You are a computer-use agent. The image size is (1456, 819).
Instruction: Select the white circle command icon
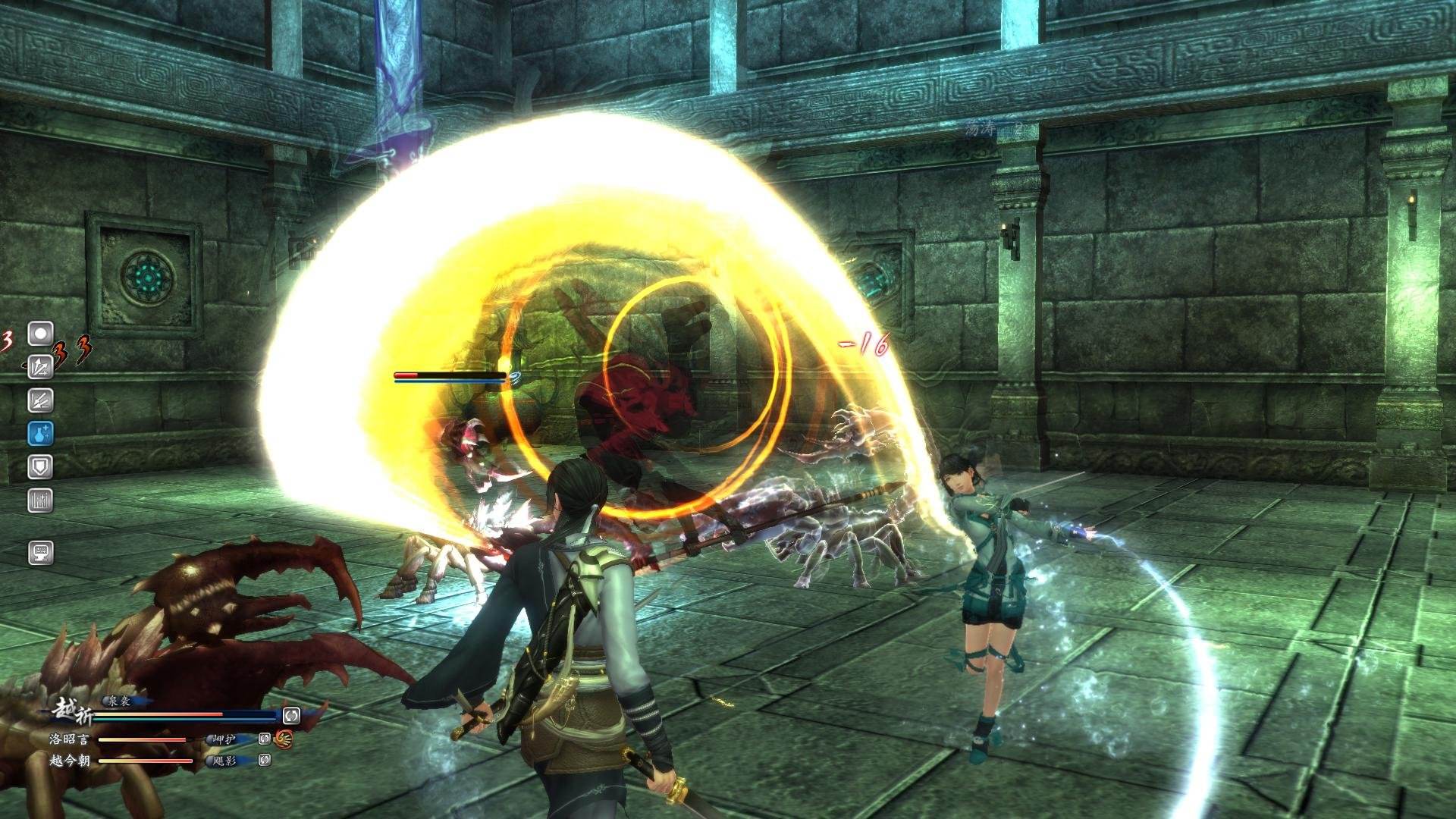point(40,333)
